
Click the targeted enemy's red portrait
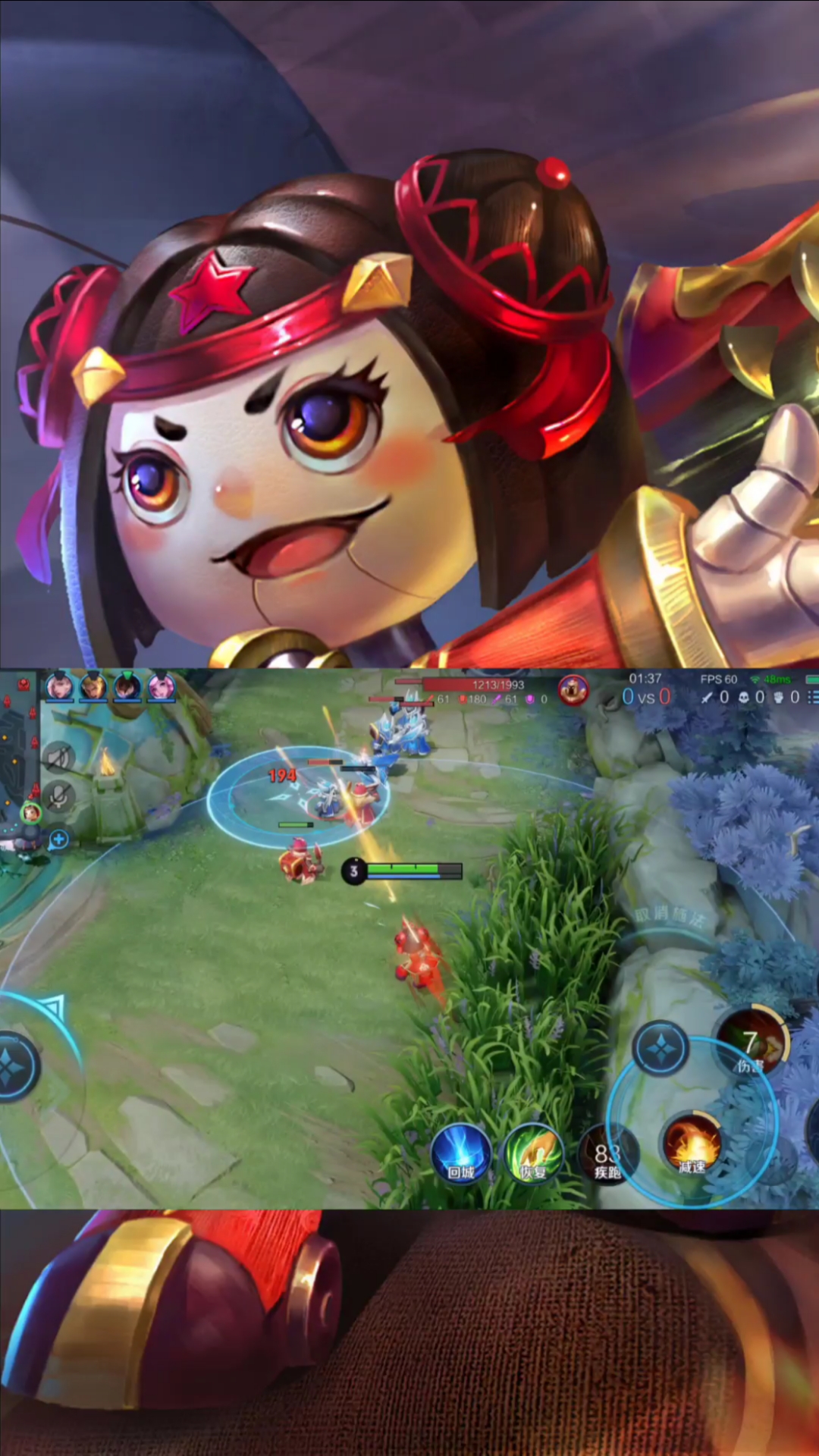coord(573,690)
